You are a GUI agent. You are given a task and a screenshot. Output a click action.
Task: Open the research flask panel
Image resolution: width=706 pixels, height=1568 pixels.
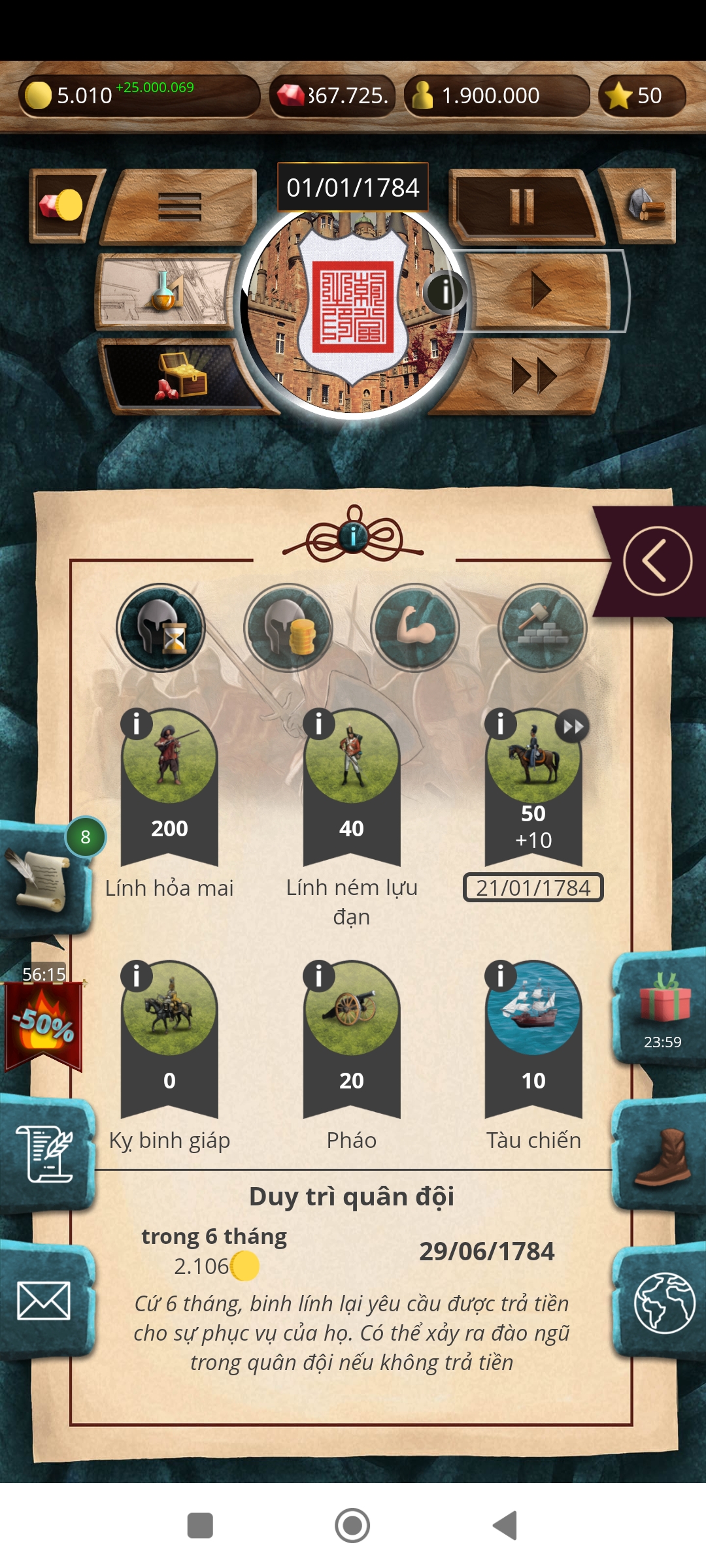(165, 291)
